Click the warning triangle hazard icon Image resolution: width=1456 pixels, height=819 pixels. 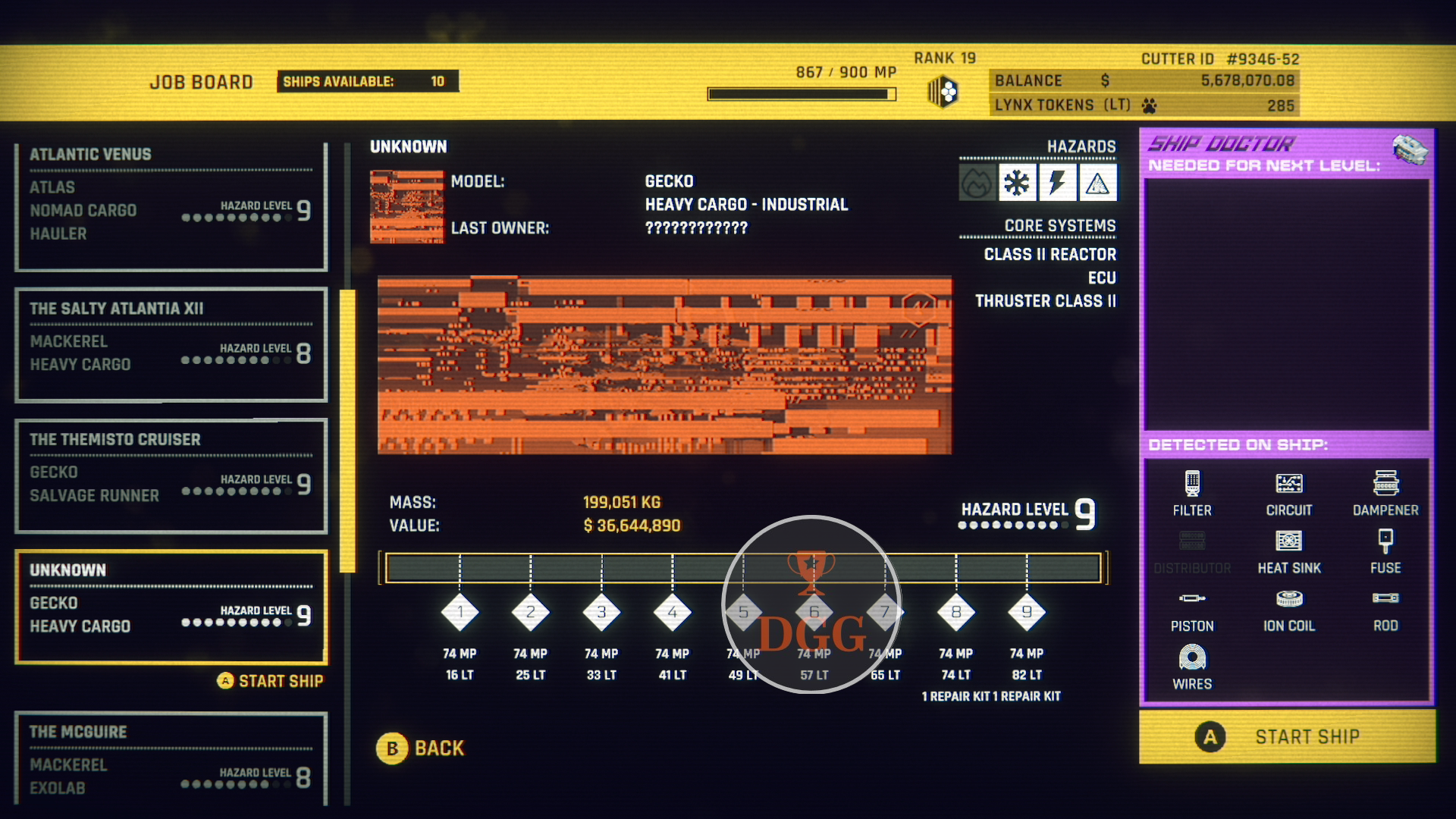tap(1097, 183)
